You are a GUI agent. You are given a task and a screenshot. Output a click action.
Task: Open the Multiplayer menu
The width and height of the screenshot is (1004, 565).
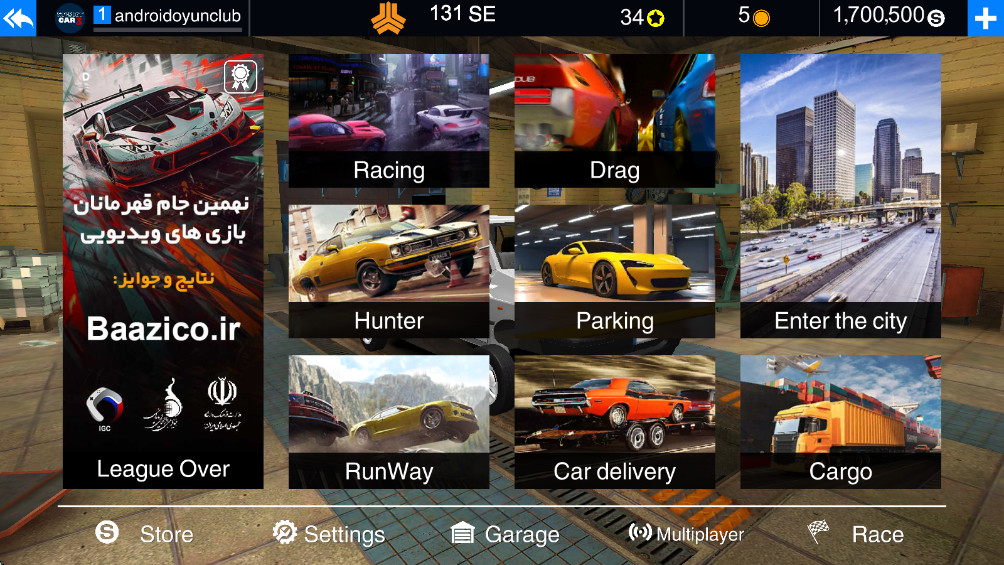[x=686, y=534]
